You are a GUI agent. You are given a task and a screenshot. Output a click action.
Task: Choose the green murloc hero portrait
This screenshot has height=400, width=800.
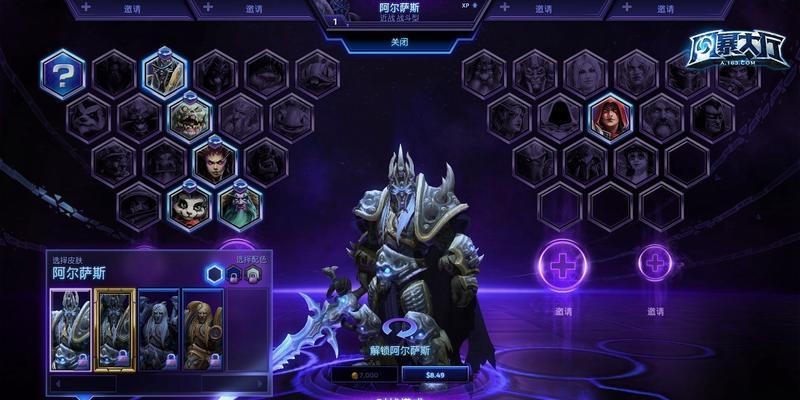click(190, 118)
